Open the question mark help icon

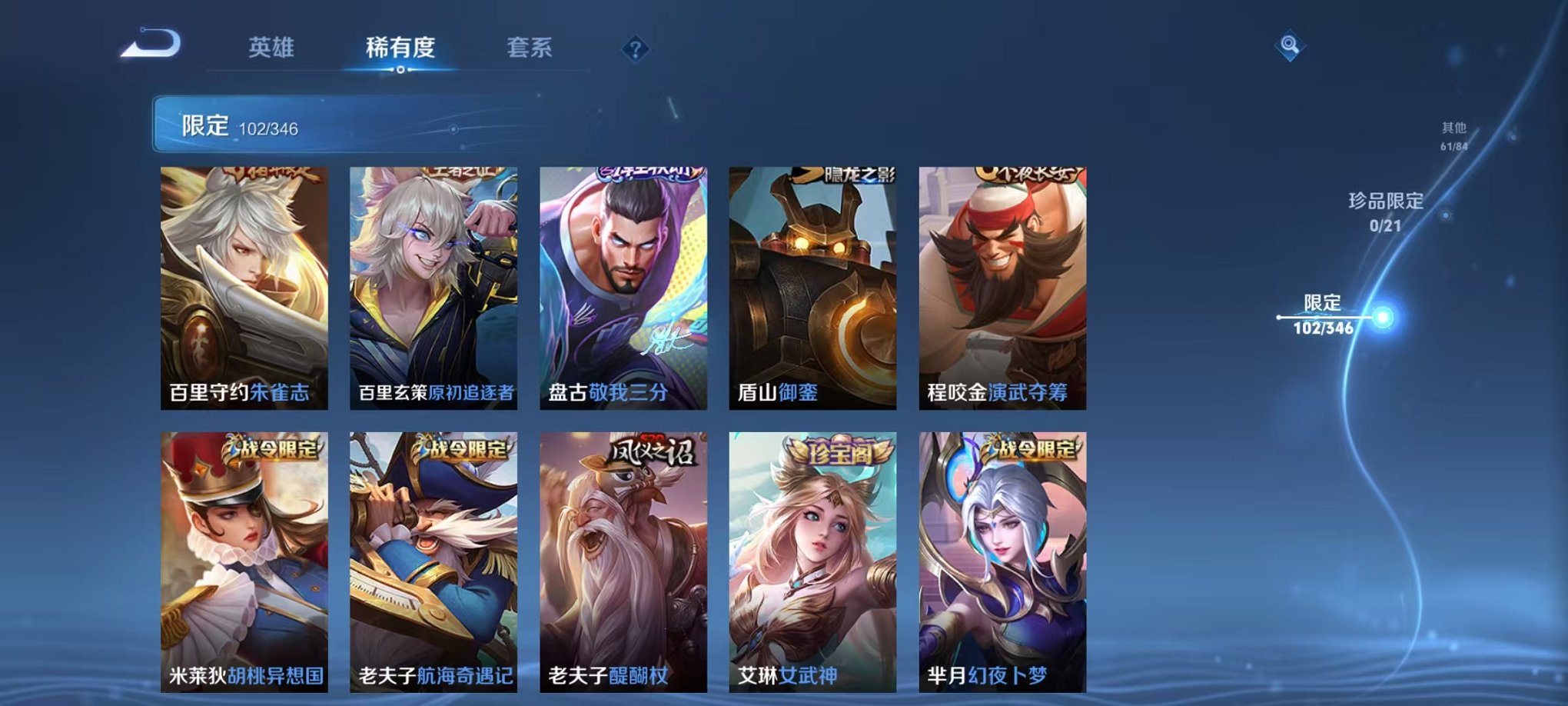point(635,48)
